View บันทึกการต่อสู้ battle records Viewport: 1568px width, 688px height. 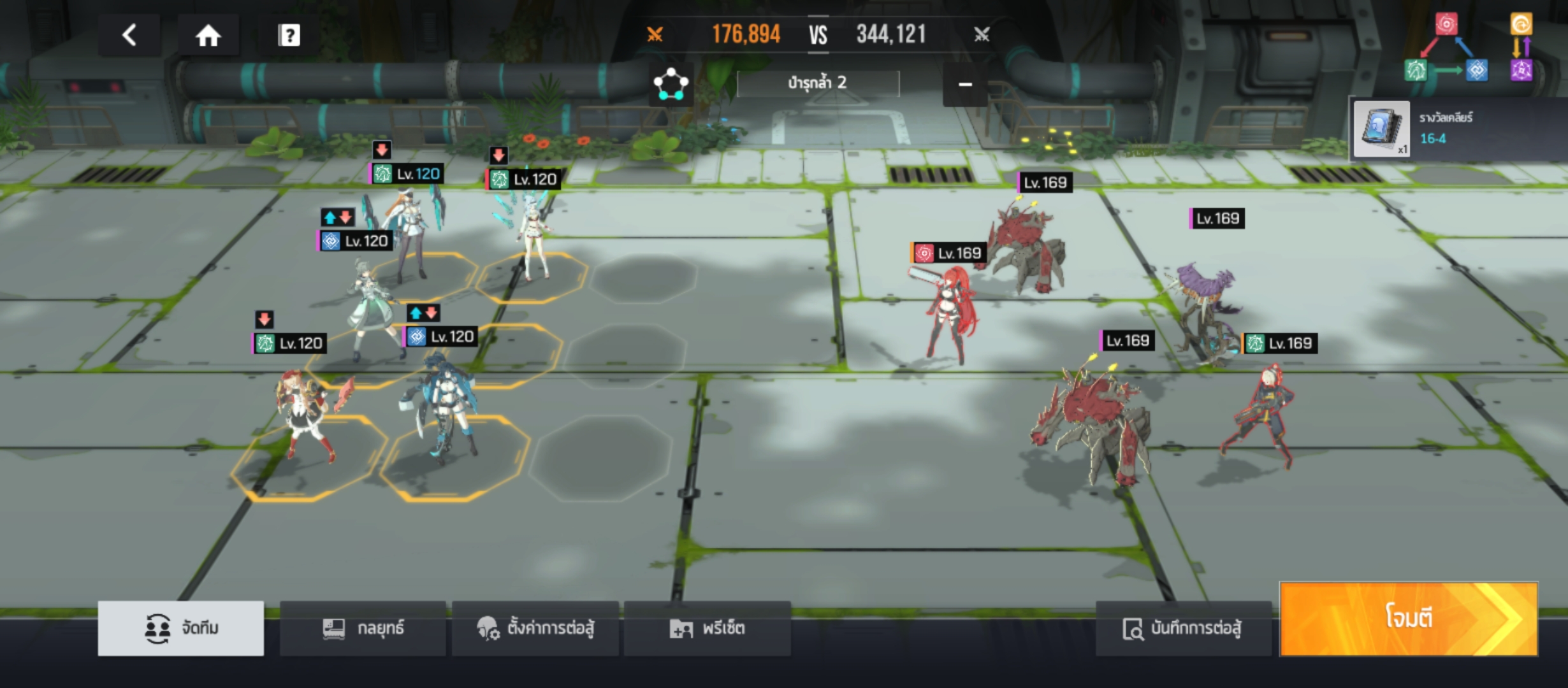coord(1183,628)
